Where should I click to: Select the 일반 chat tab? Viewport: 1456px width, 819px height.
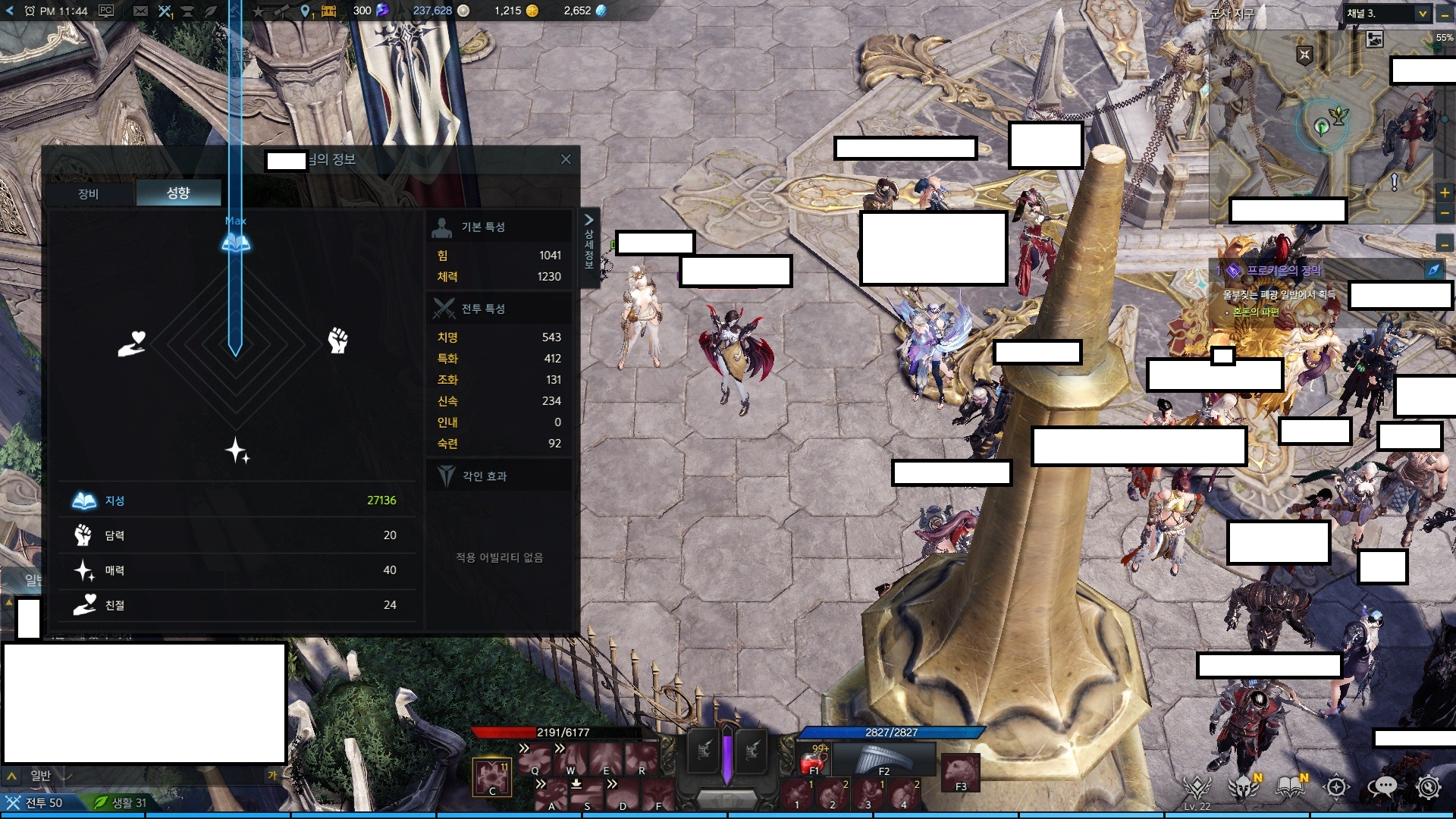(x=40, y=775)
